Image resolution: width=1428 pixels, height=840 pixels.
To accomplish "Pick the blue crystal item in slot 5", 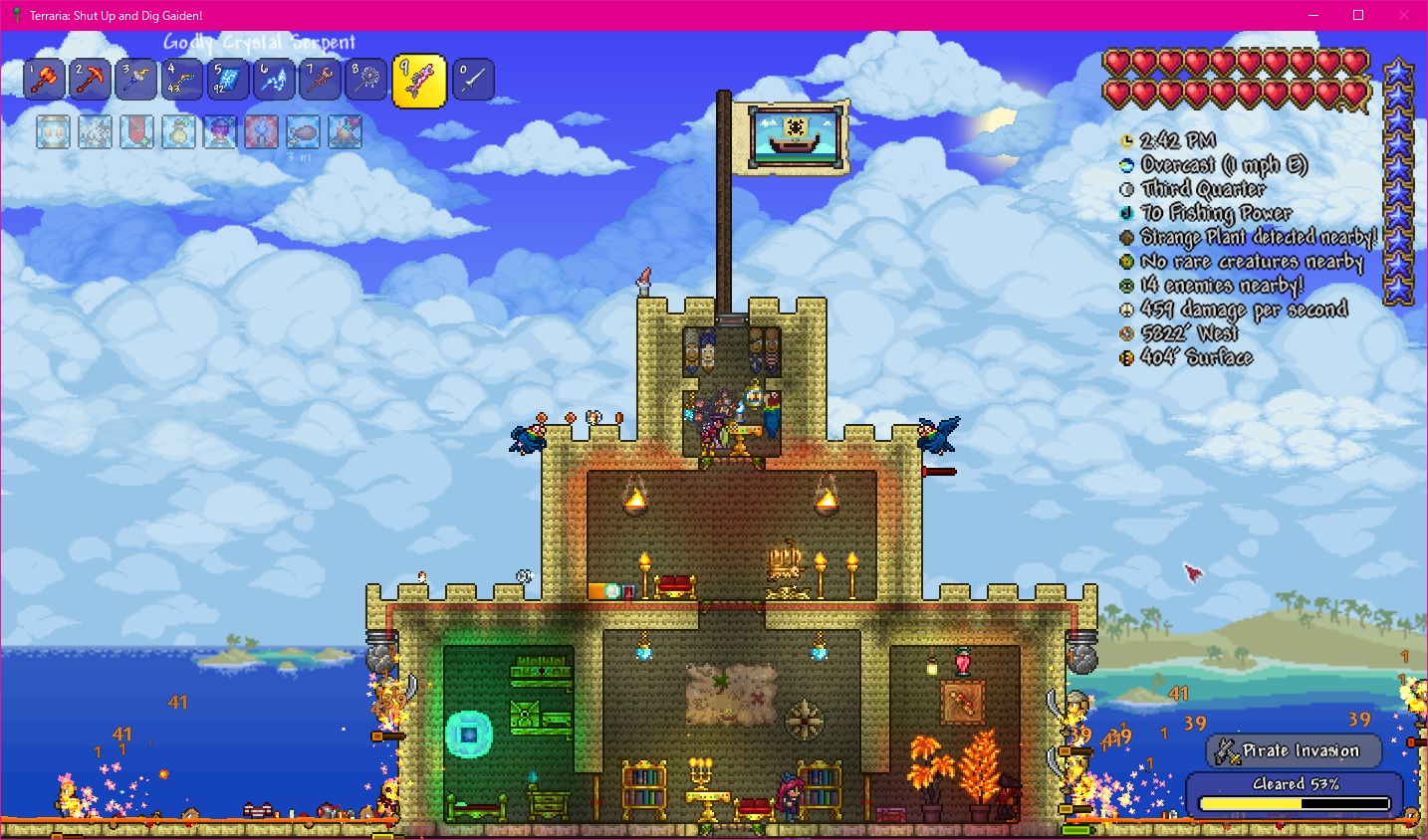I will click(x=228, y=80).
